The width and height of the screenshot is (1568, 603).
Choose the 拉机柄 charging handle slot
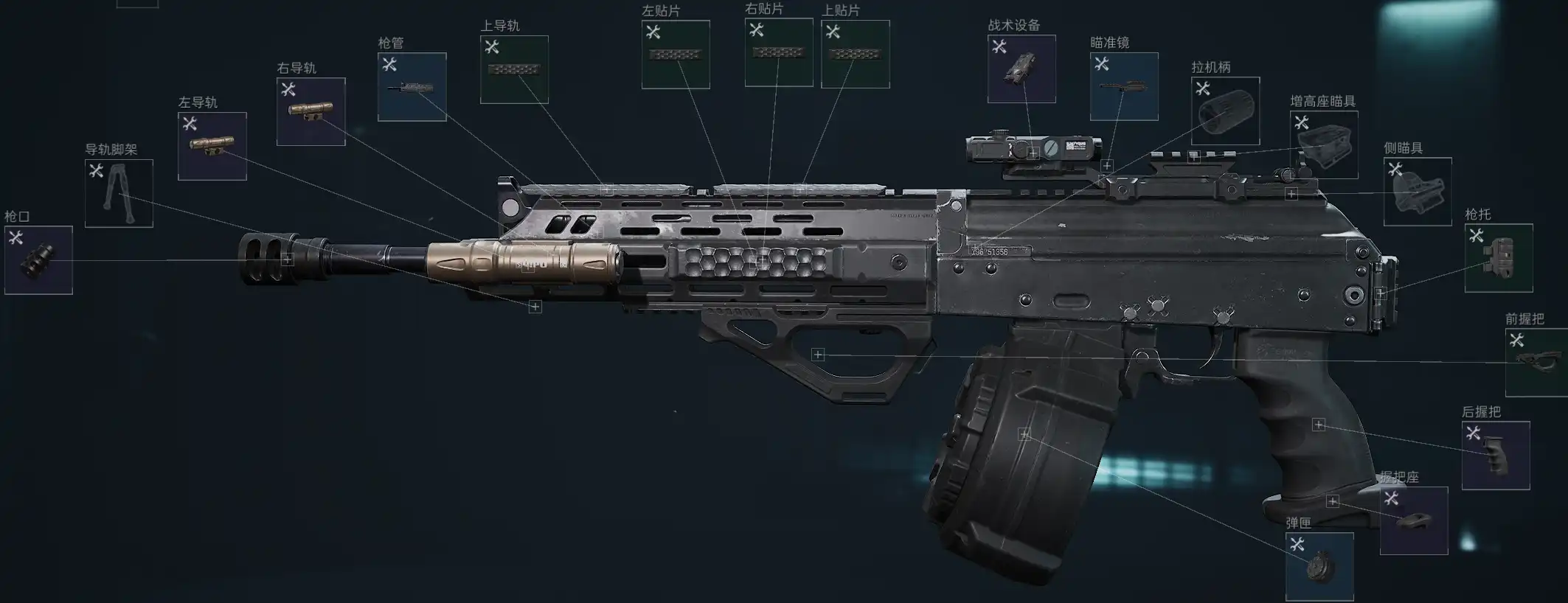(1225, 111)
